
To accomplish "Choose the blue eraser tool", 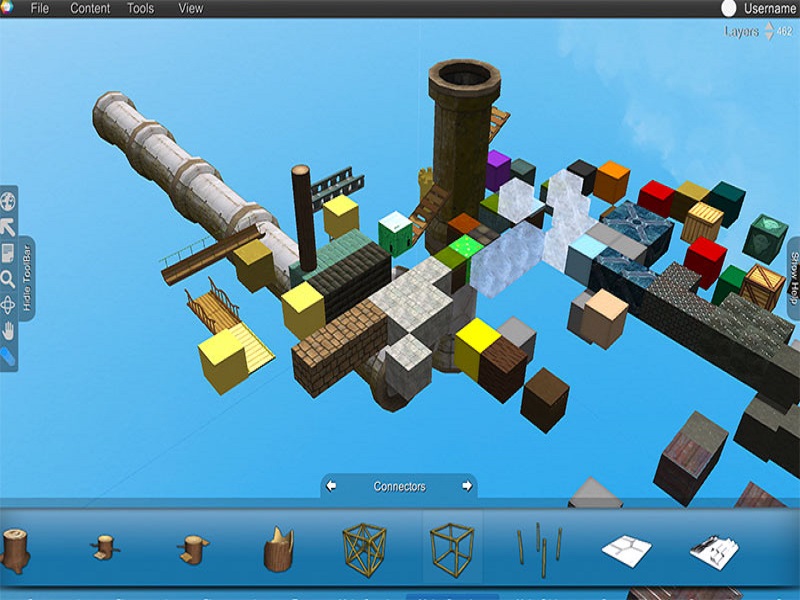I will [x=7, y=355].
